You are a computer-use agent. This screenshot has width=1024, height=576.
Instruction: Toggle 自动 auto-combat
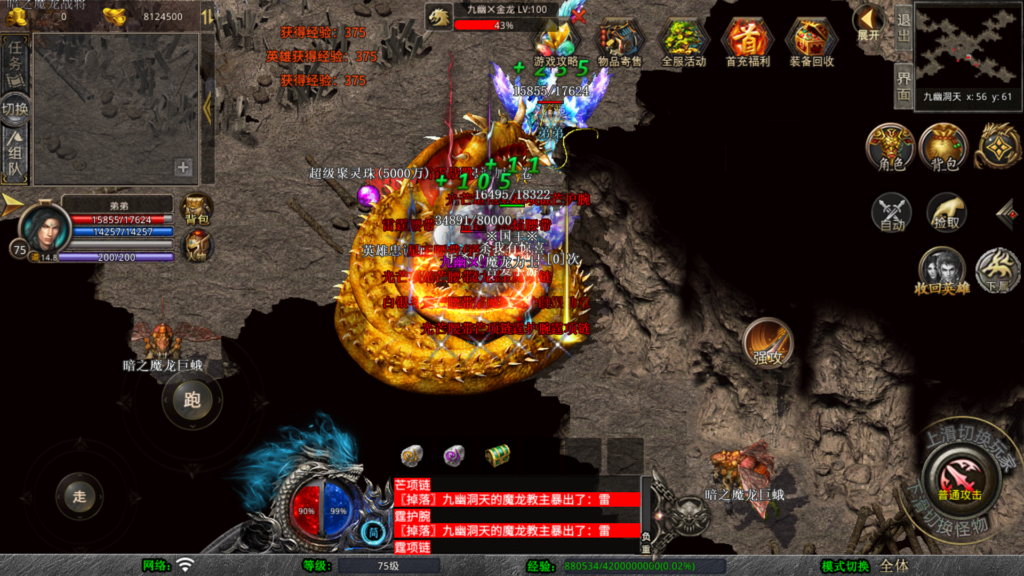coord(891,213)
